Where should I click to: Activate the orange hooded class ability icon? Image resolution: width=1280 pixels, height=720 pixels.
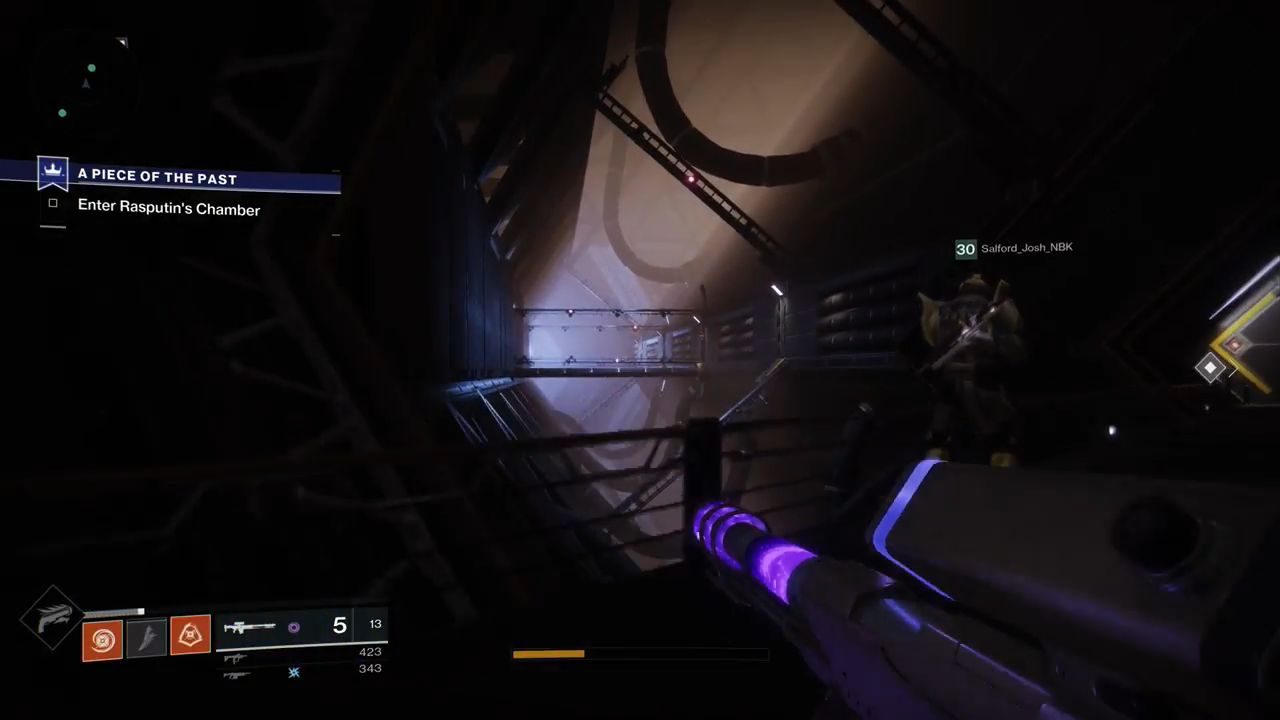point(190,634)
